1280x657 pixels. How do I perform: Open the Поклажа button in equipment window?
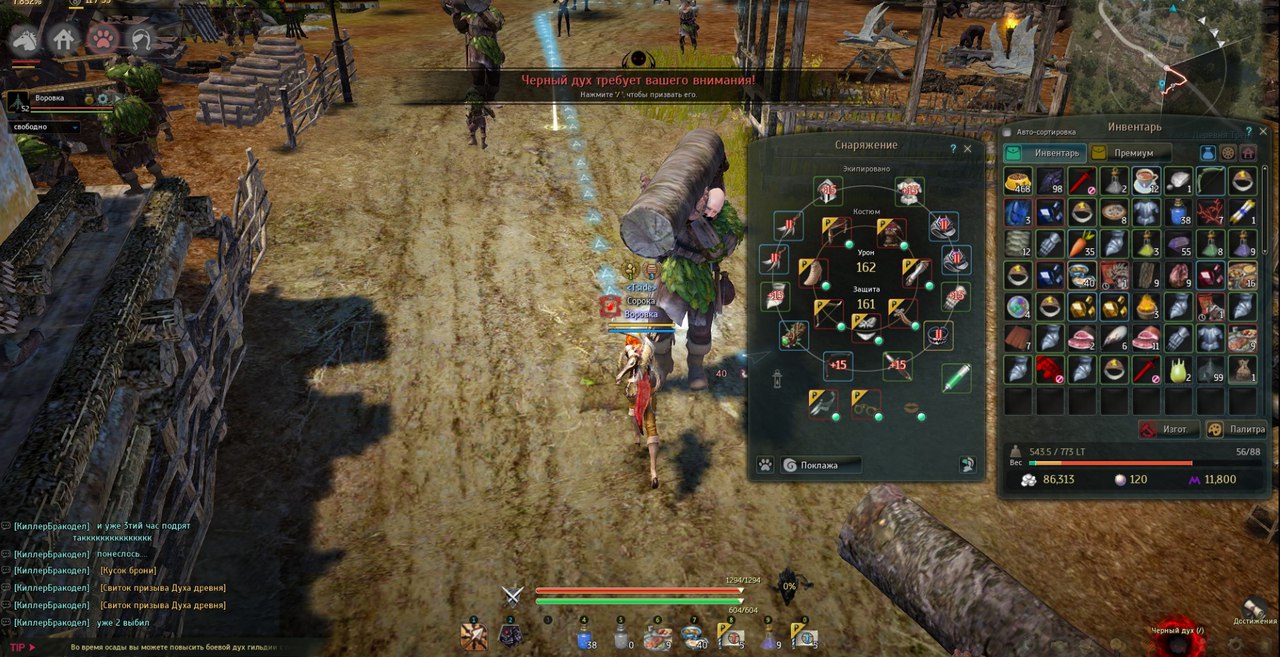[x=821, y=465]
